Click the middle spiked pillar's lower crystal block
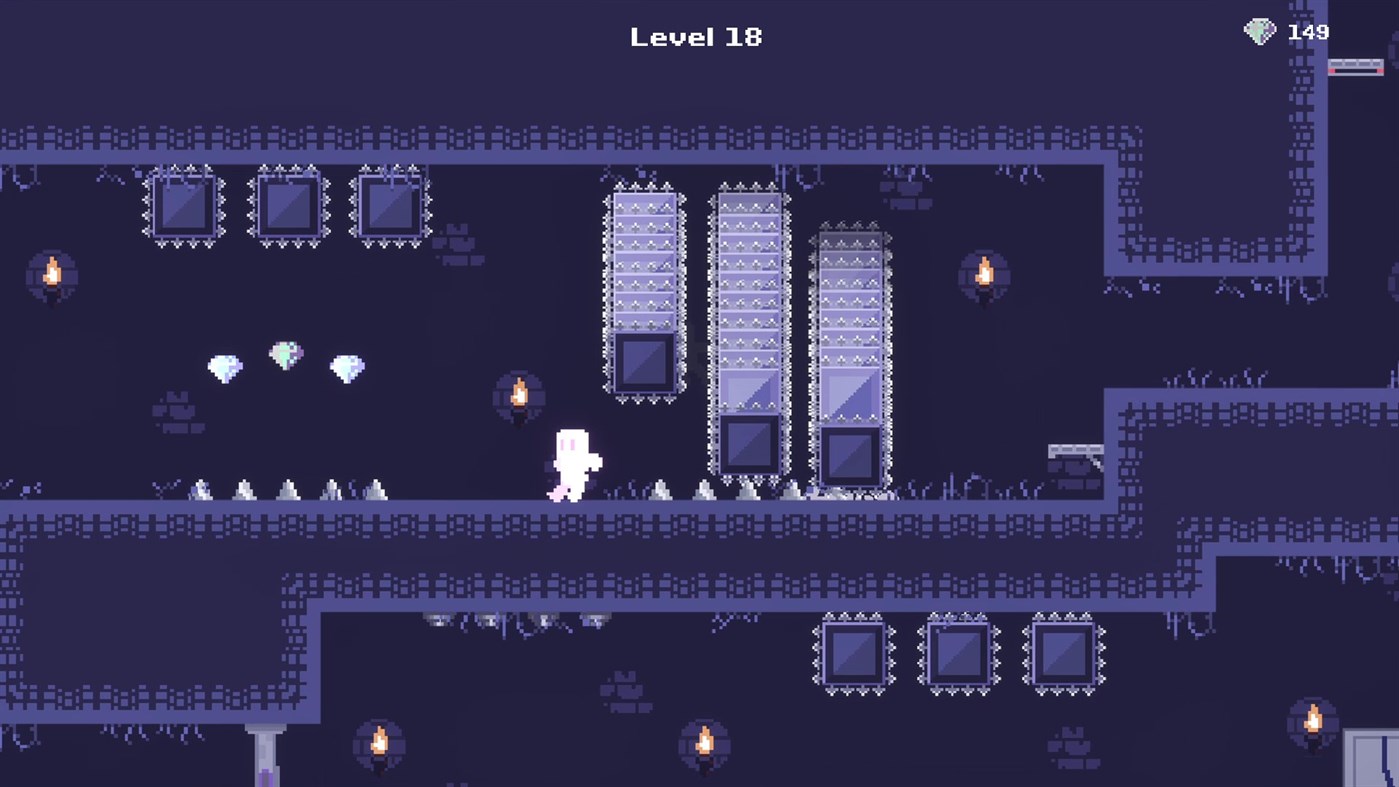The image size is (1399, 787). coord(749,445)
